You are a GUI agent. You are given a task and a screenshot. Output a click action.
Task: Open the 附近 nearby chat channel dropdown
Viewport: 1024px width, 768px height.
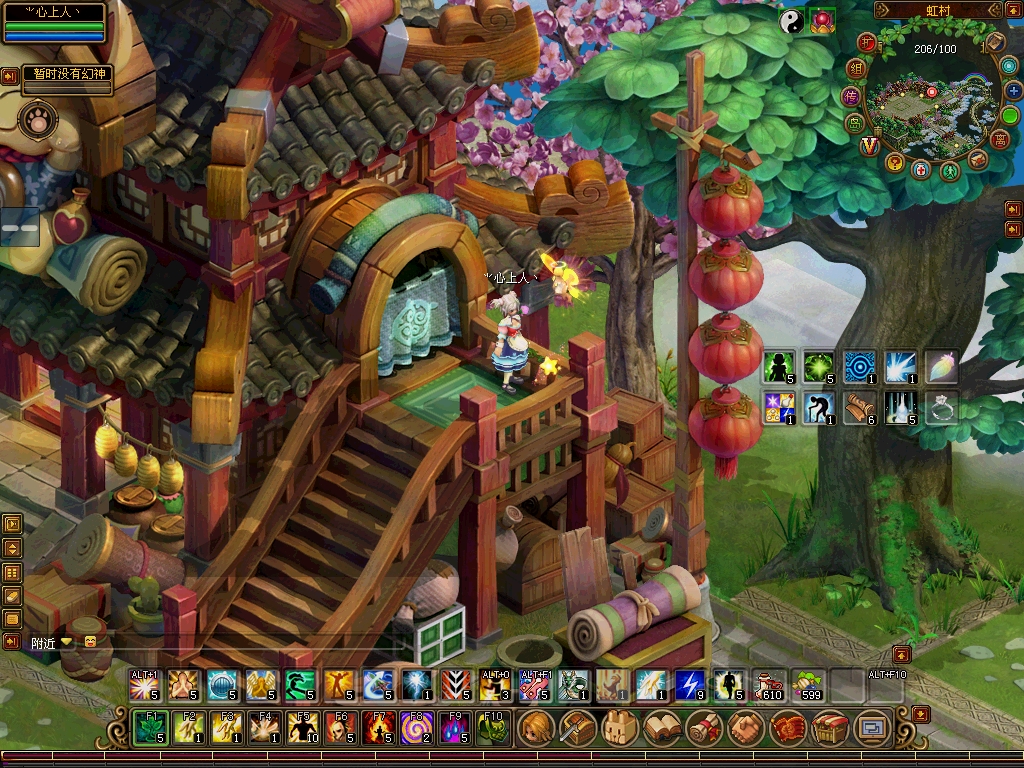67,642
